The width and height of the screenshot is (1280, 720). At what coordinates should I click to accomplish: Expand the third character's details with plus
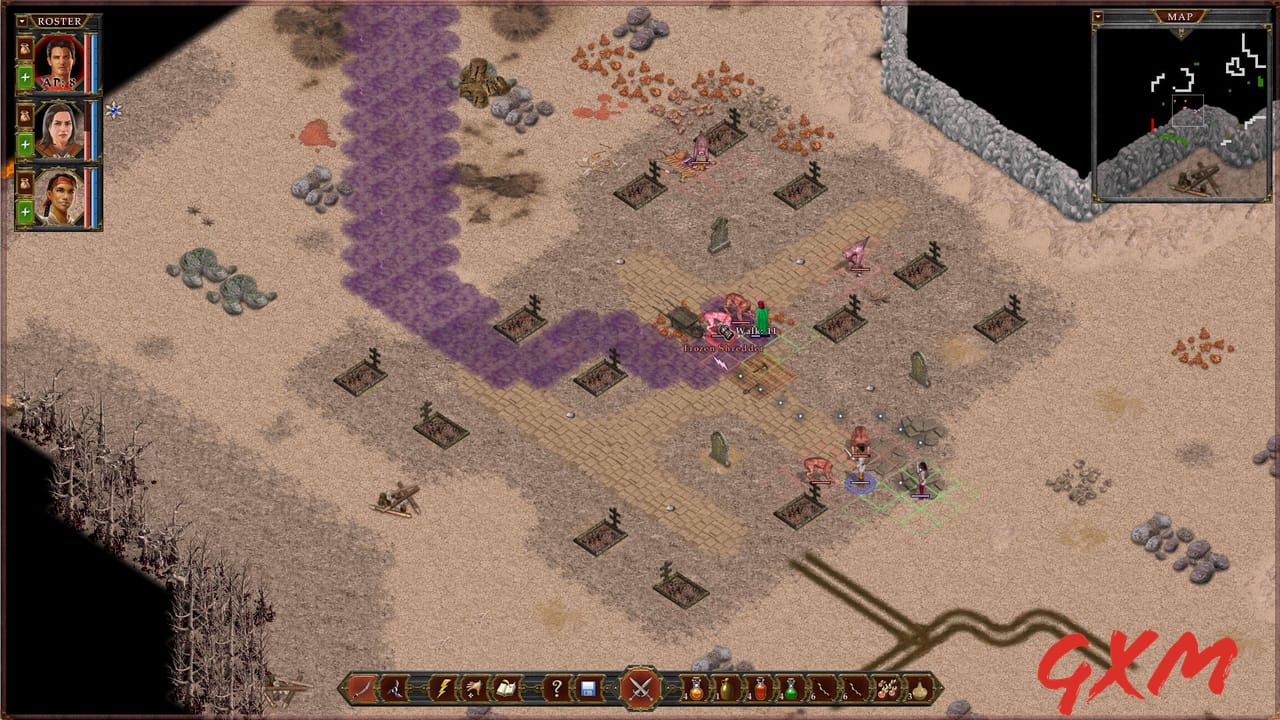[23, 212]
